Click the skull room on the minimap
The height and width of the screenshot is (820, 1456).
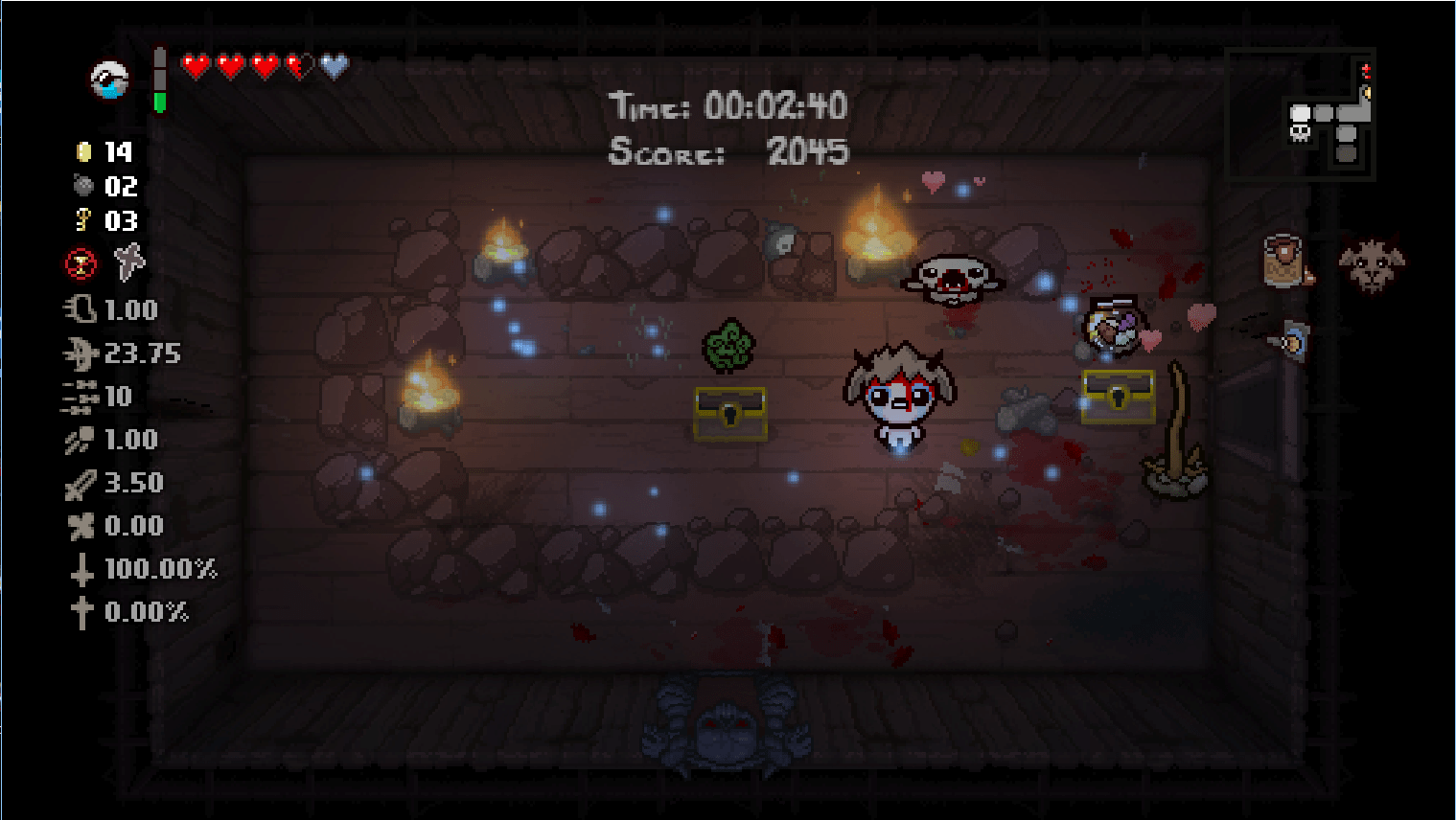point(1300,134)
